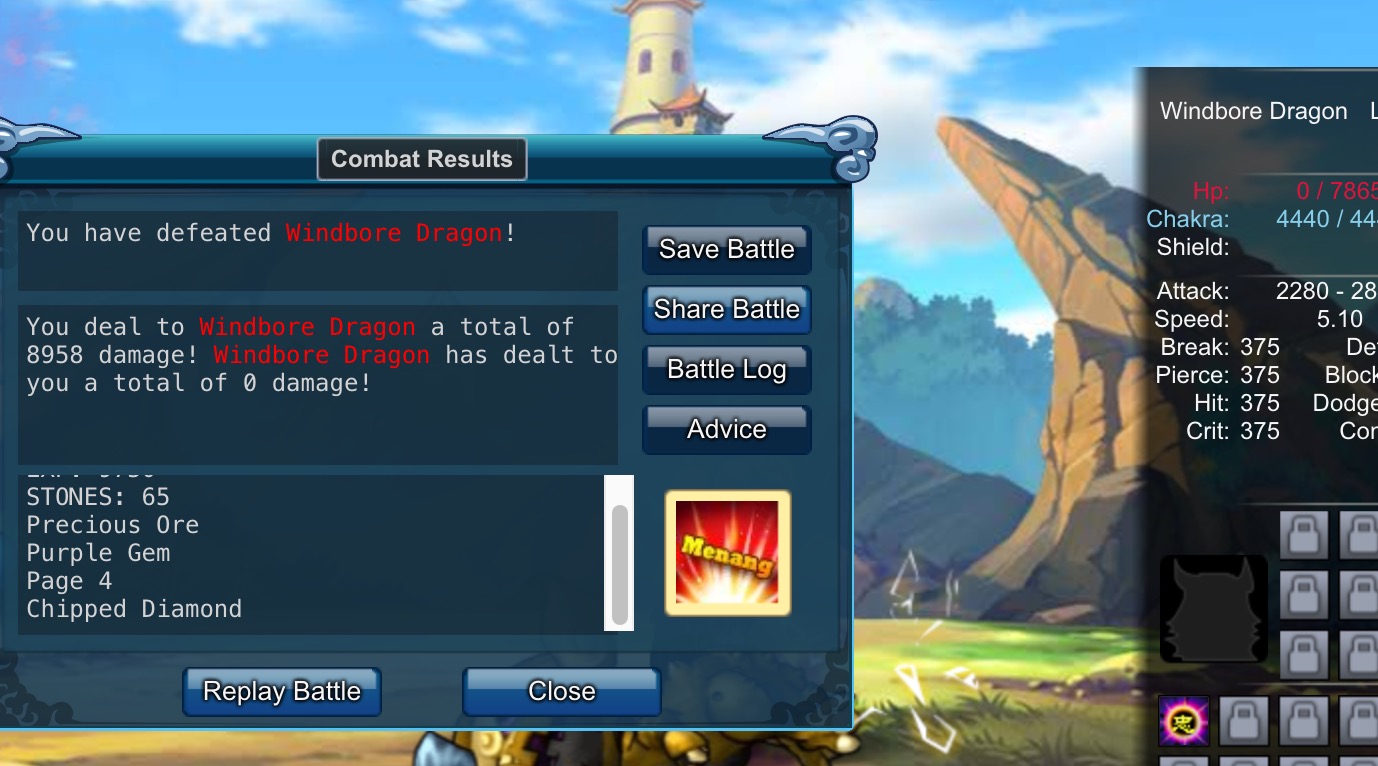
Task: Select the purple glowing skill icon
Action: pyautogui.click(x=1184, y=721)
